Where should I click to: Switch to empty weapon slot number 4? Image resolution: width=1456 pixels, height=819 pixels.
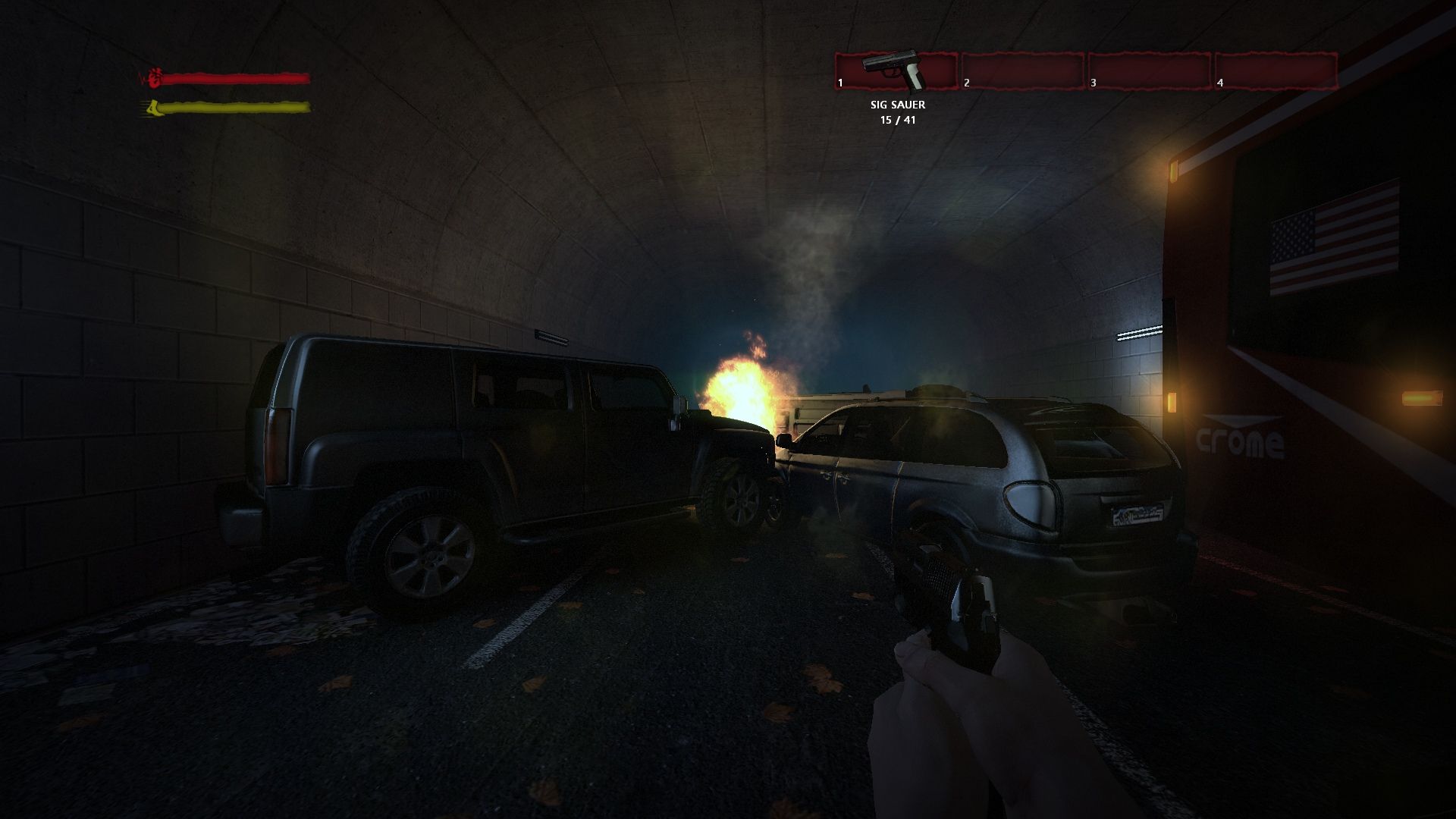pyautogui.click(x=1276, y=71)
